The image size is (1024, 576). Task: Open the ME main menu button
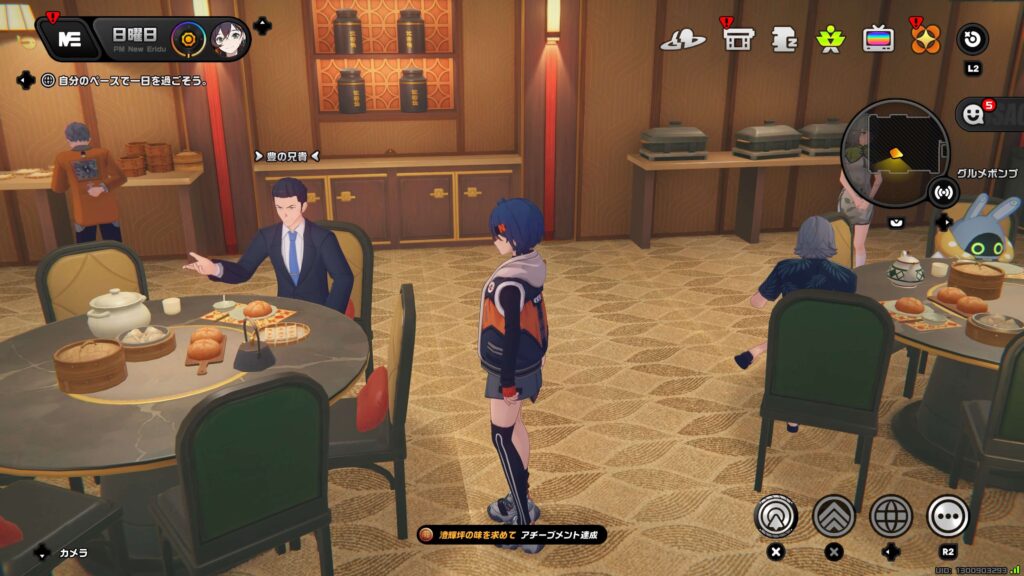[x=69, y=39]
